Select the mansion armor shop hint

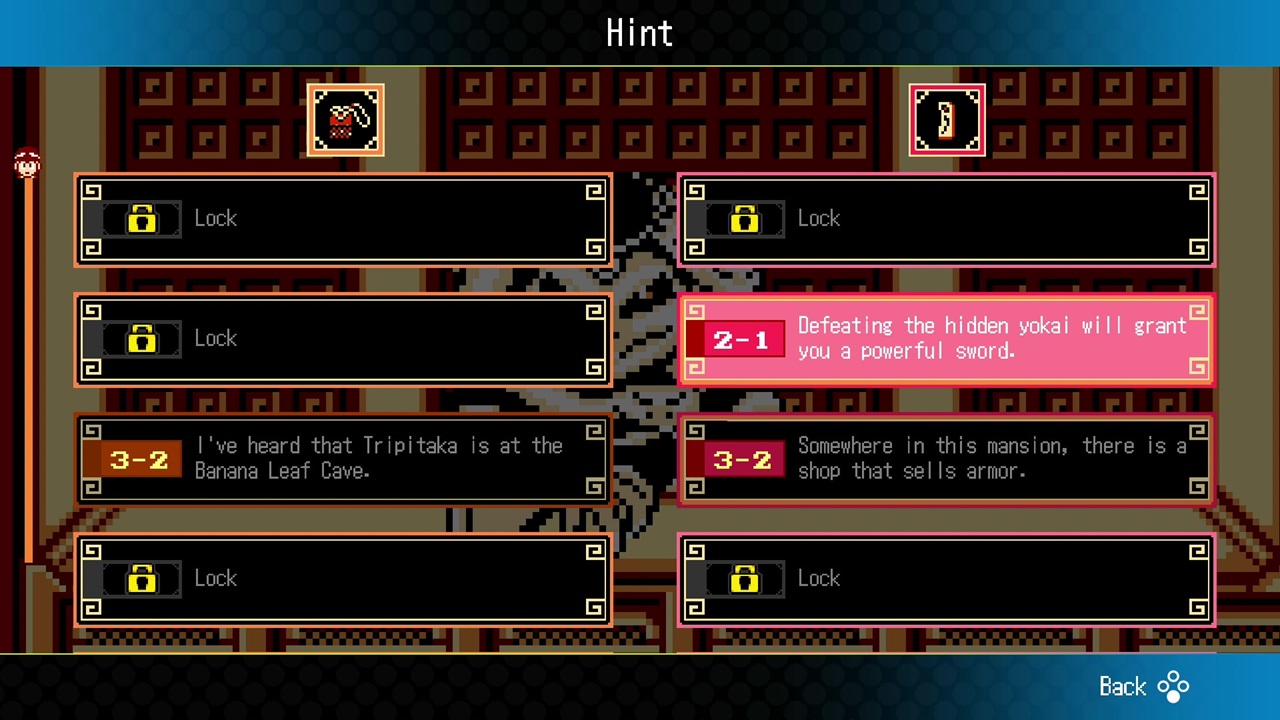pyautogui.click(x=947, y=459)
